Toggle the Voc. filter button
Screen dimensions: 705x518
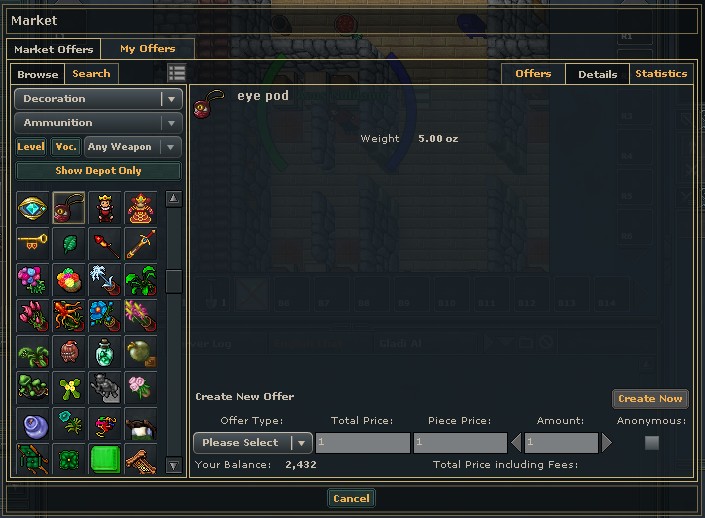point(66,147)
